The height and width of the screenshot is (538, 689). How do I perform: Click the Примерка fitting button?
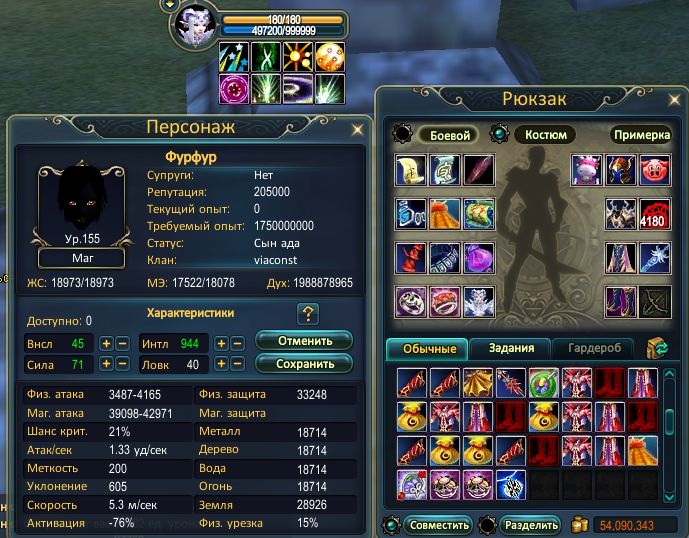(x=641, y=135)
